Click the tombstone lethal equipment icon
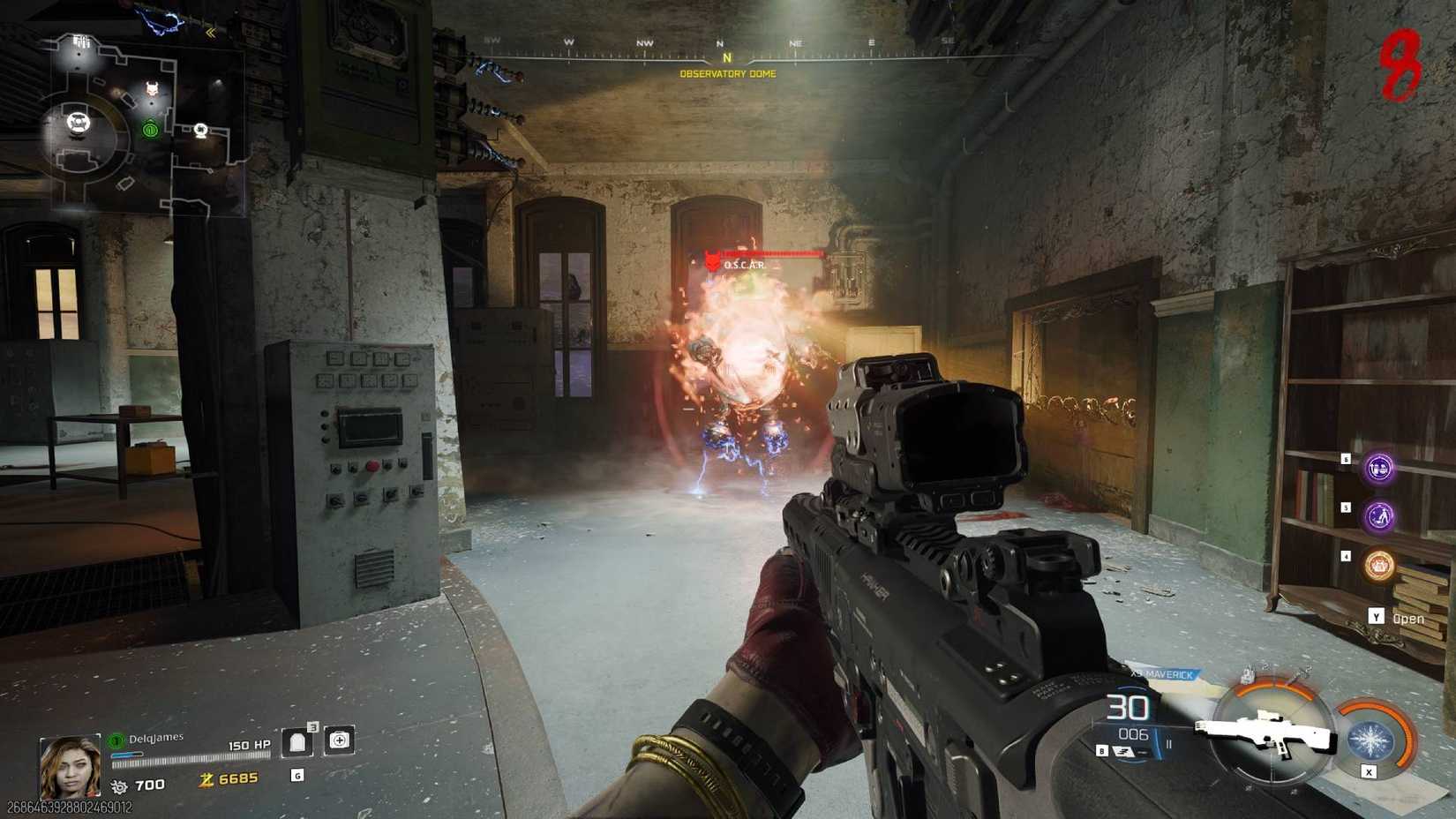Image resolution: width=1456 pixels, height=819 pixels. coord(298,743)
